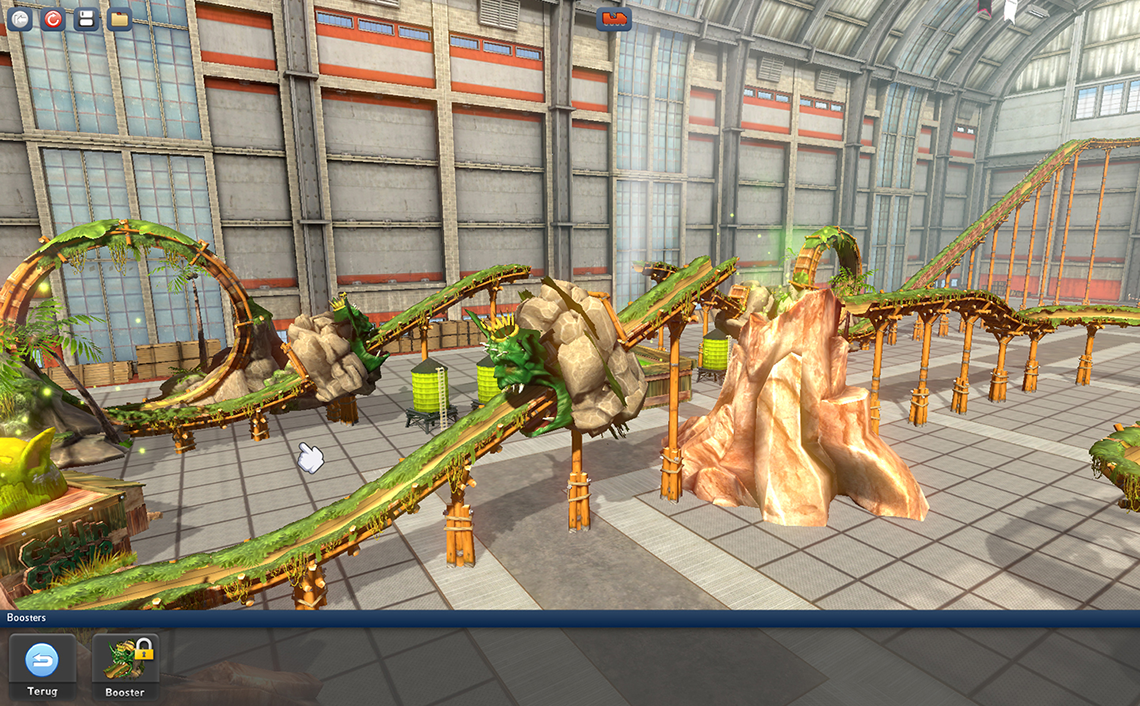1140x706 pixels.
Task: Select the locked dragon Booster item
Action: pyautogui.click(x=125, y=666)
